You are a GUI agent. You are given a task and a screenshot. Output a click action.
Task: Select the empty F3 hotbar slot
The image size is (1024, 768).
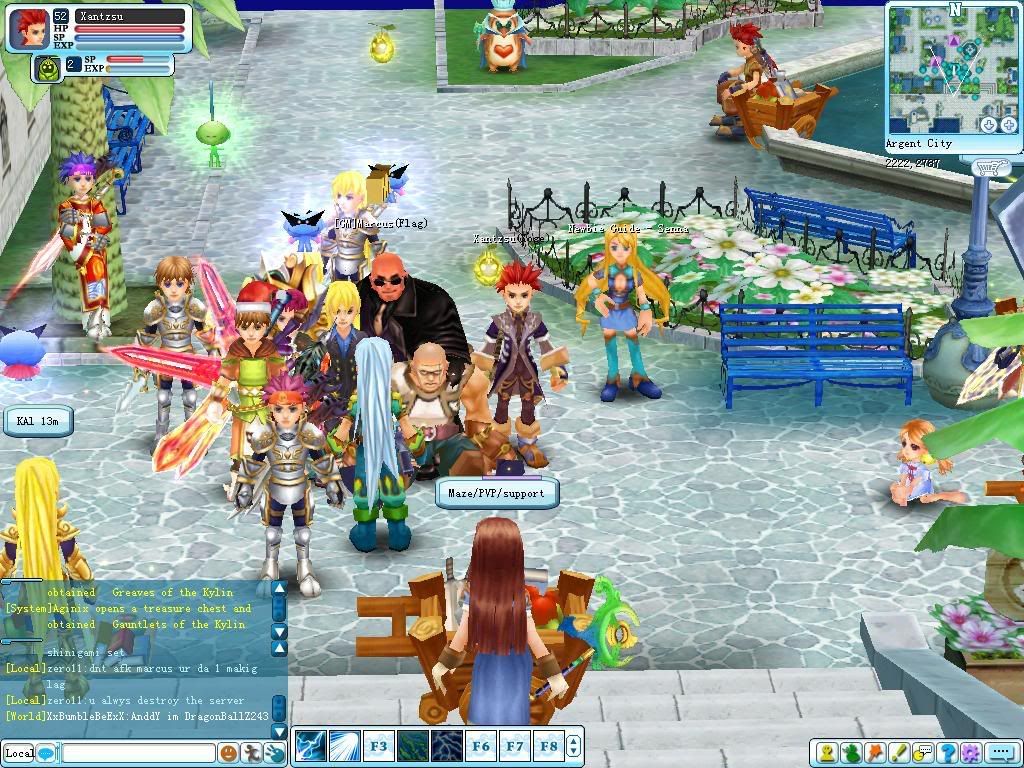pyautogui.click(x=378, y=746)
